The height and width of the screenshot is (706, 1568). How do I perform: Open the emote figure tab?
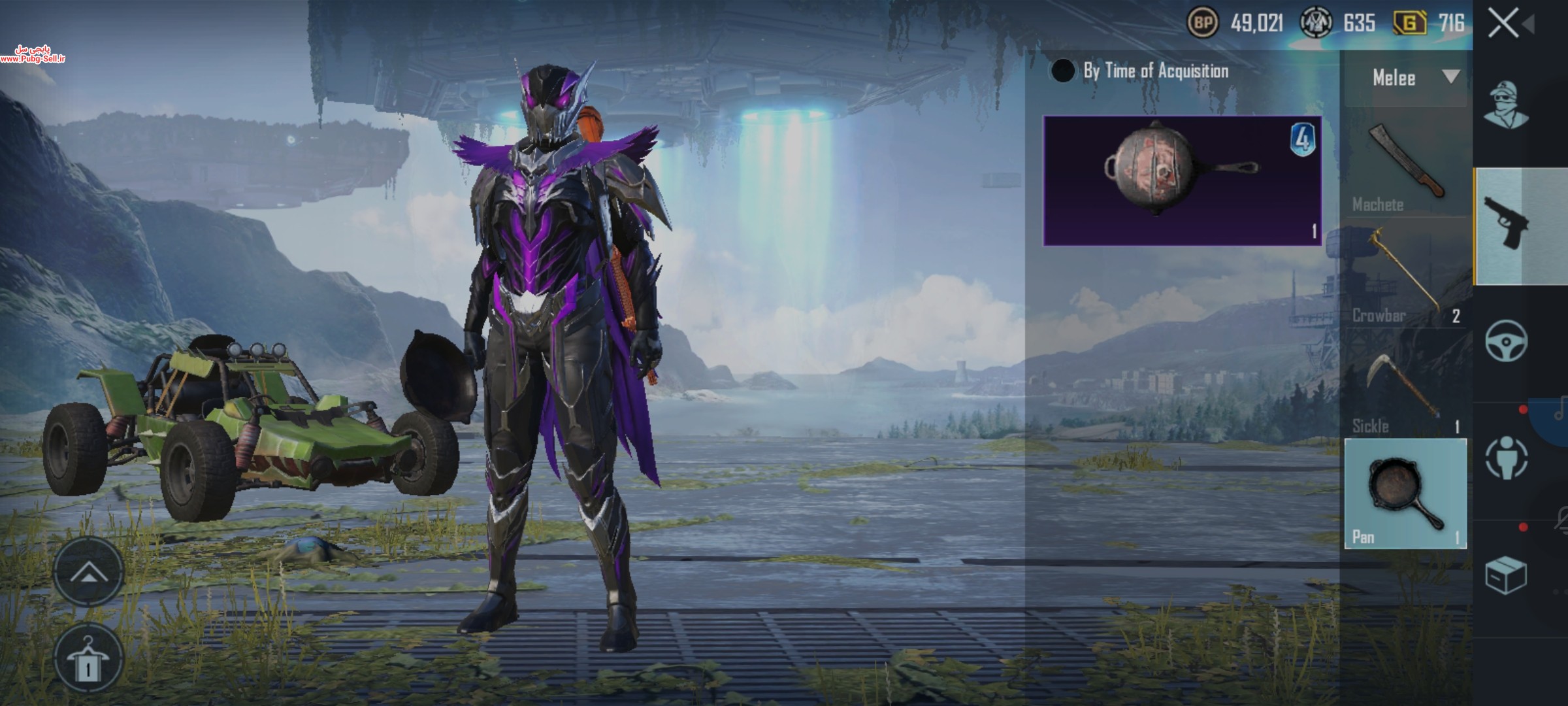click(x=1506, y=457)
